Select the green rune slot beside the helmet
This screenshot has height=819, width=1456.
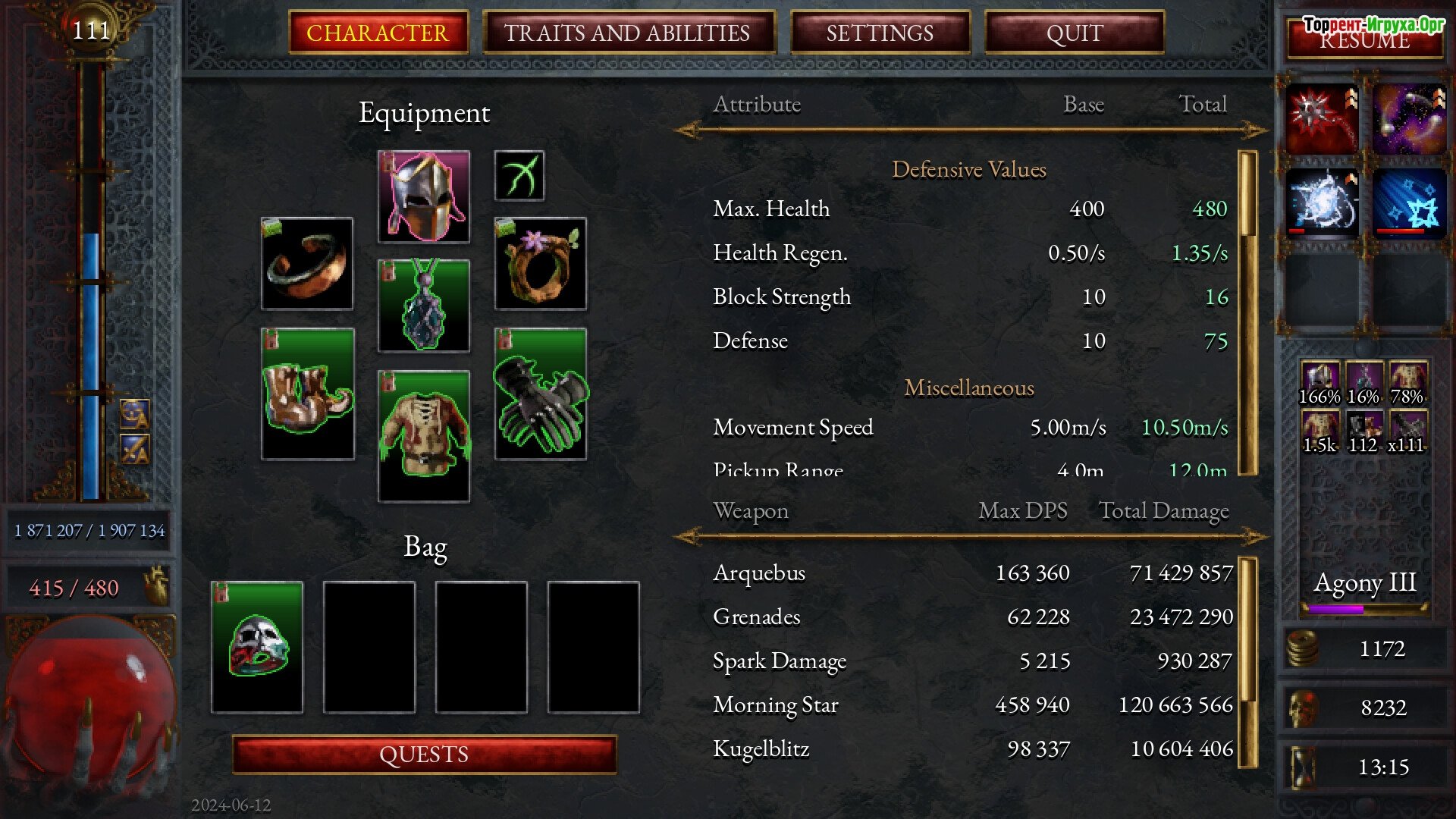pos(519,176)
